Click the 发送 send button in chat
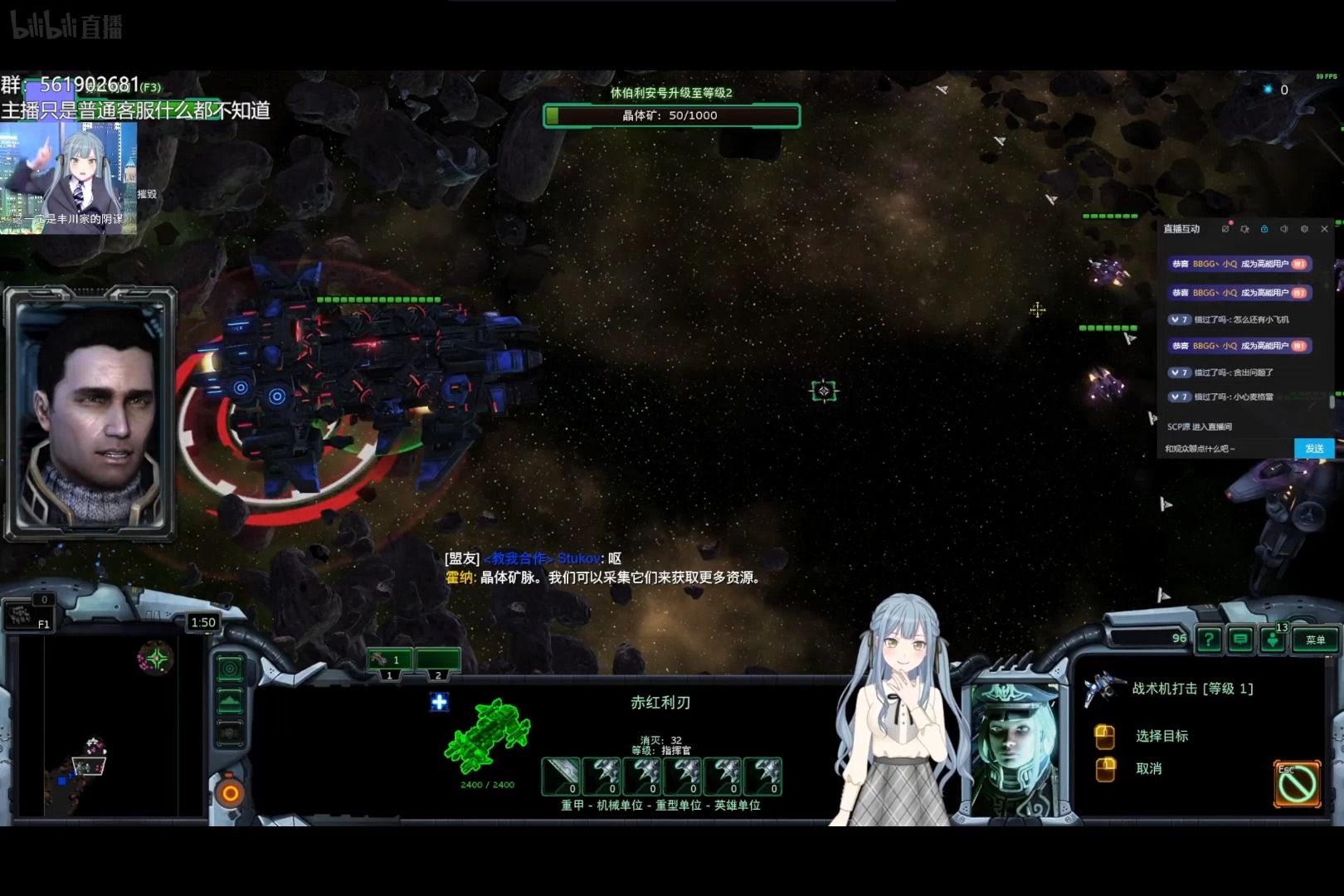This screenshot has width=1344, height=896. (x=1314, y=449)
